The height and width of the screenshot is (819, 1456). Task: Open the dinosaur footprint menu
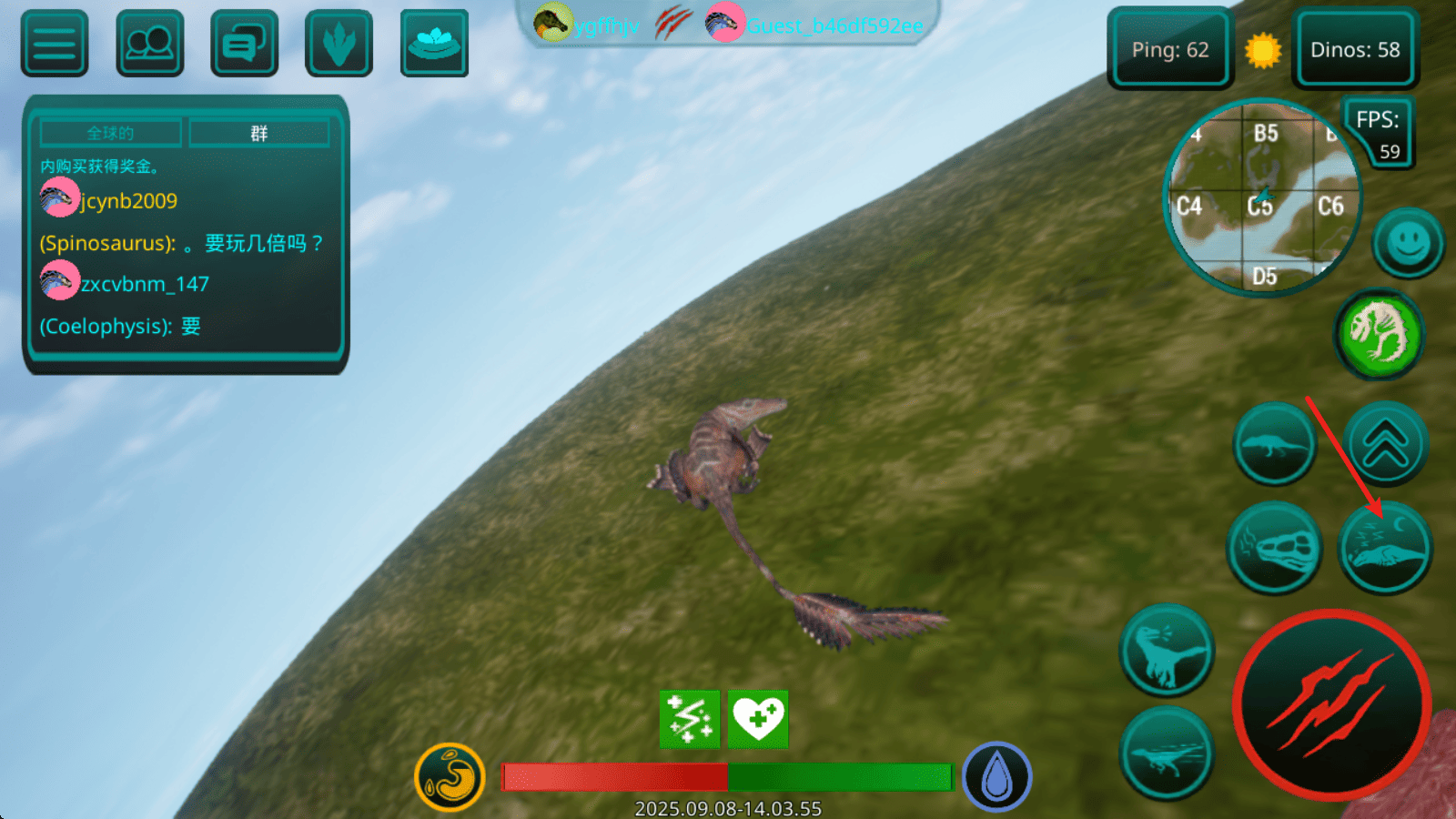[x=339, y=44]
